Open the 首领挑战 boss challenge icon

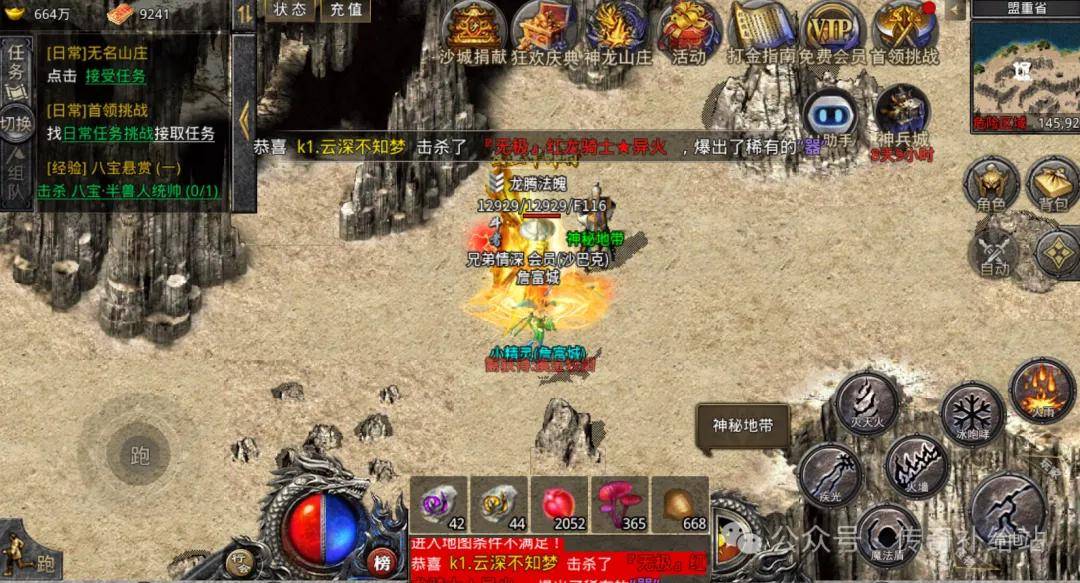click(x=904, y=28)
